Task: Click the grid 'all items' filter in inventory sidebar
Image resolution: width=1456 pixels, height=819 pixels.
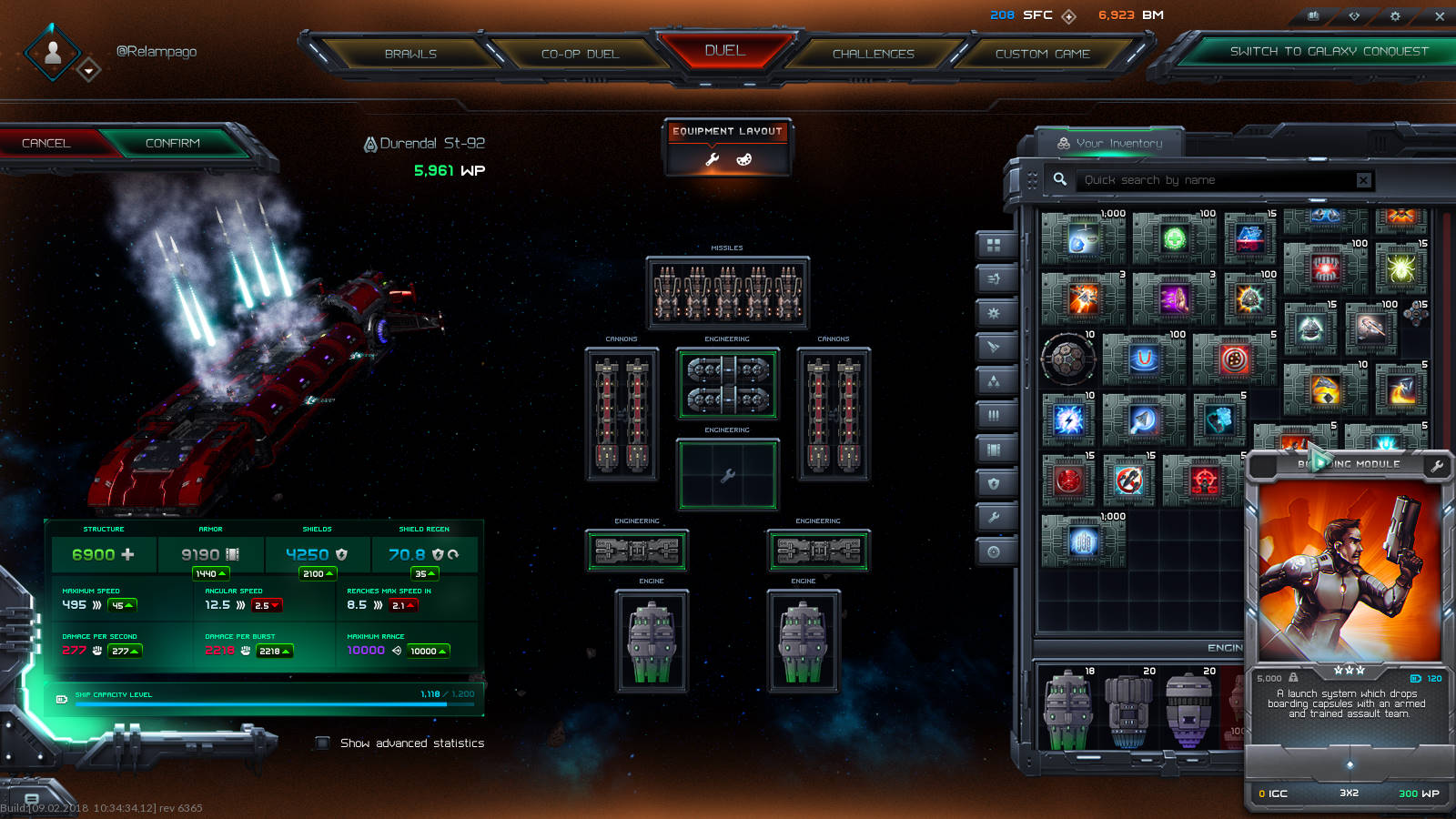Action: click(995, 244)
